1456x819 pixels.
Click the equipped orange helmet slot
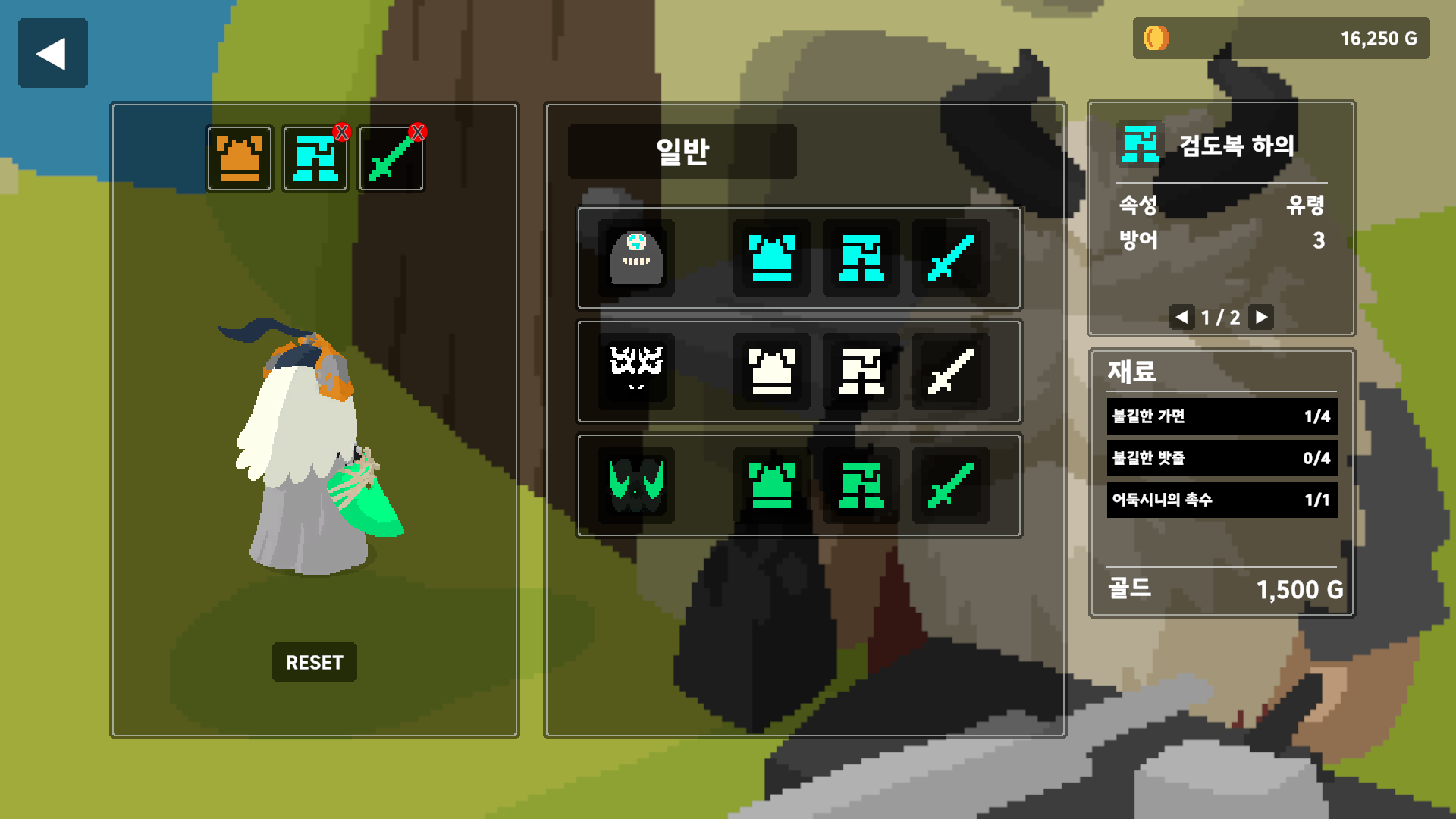point(239,158)
